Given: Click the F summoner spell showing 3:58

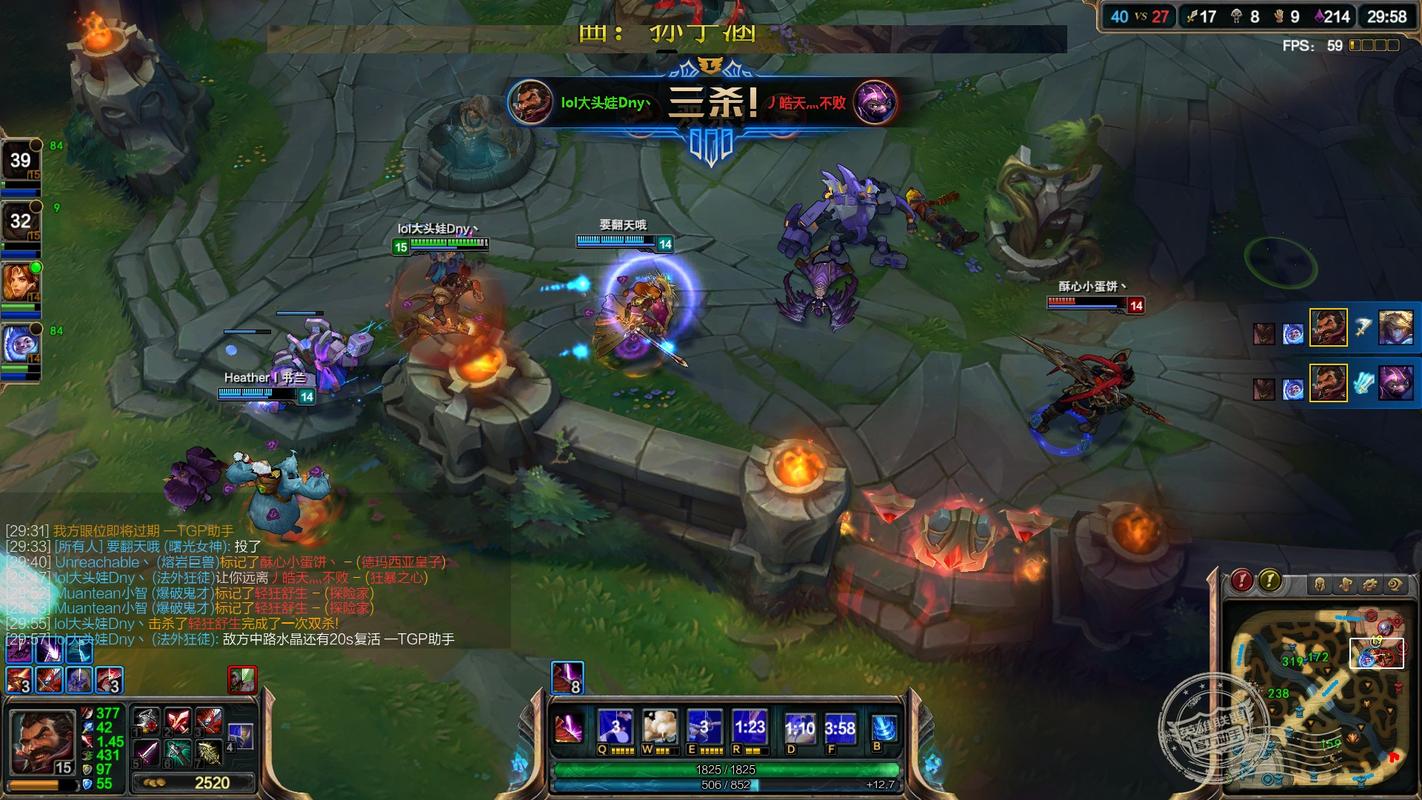Looking at the screenshot, I should tap(840, 729).
